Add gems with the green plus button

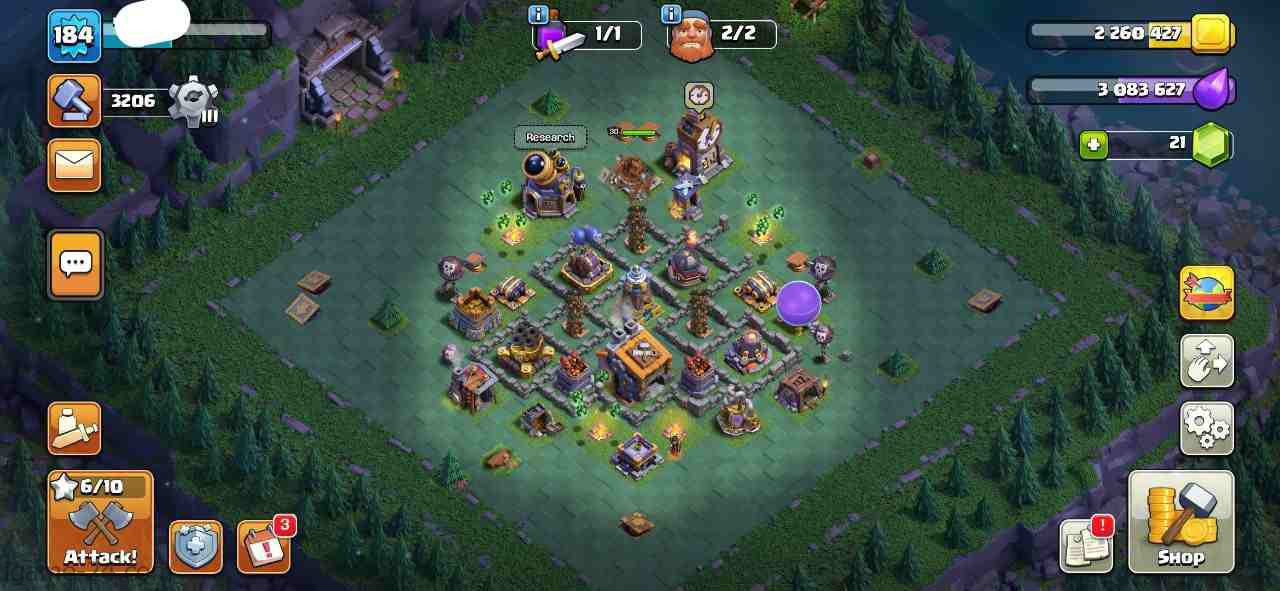[x=1093, y=146]
